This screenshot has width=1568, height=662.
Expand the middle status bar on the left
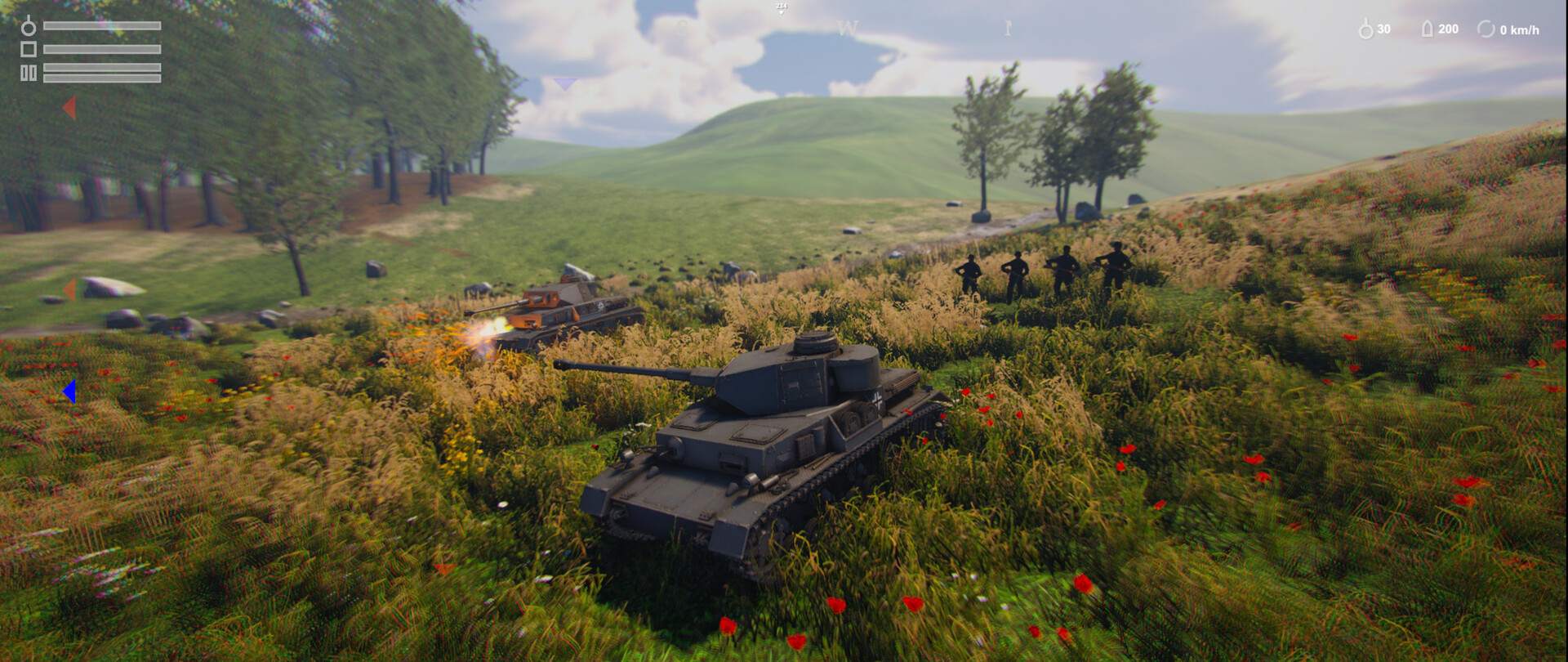pos(102,49)
